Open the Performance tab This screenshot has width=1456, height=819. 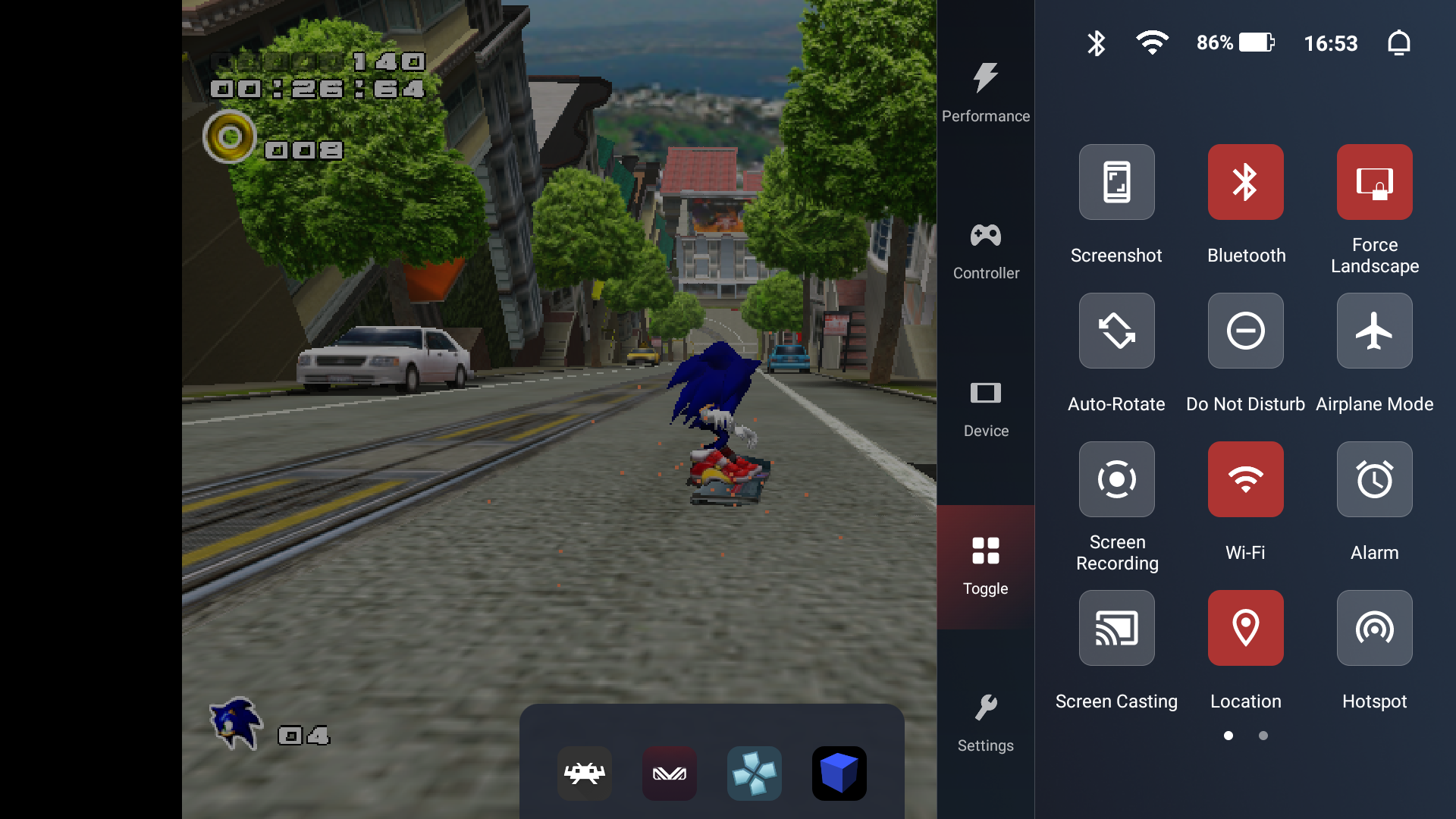point(985,91)
